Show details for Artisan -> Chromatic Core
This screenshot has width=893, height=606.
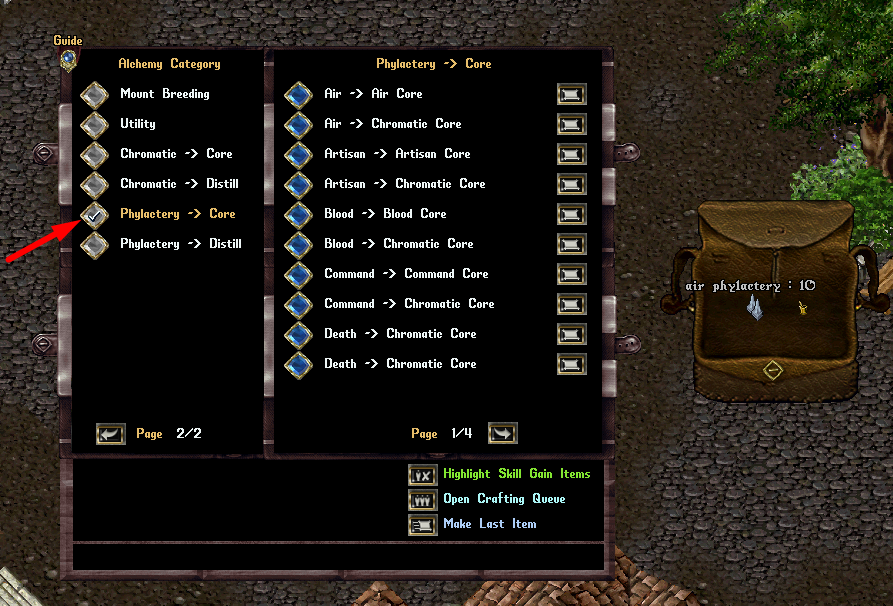[x=571, y=184]
